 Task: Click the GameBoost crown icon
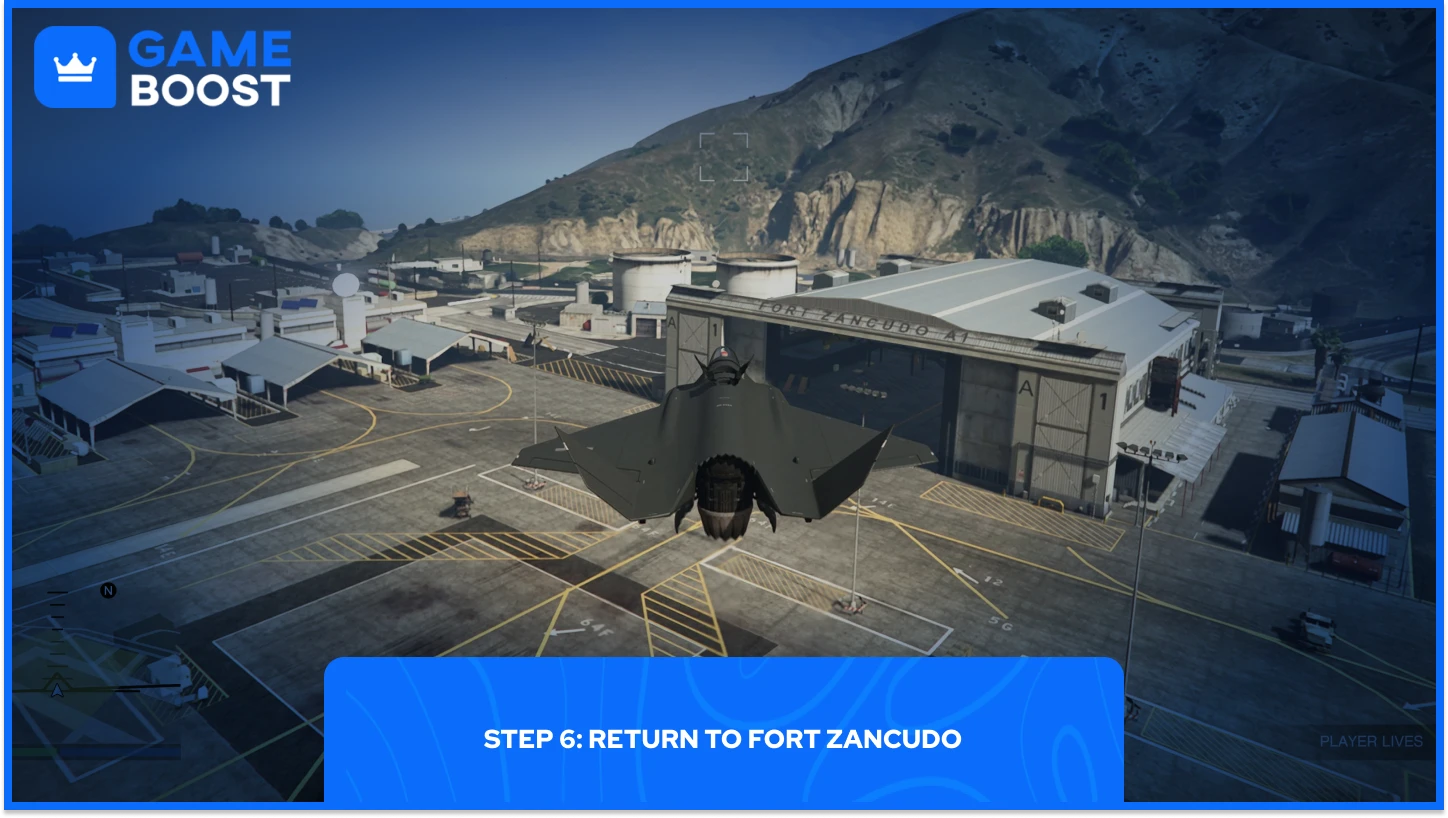pos(75,66)
